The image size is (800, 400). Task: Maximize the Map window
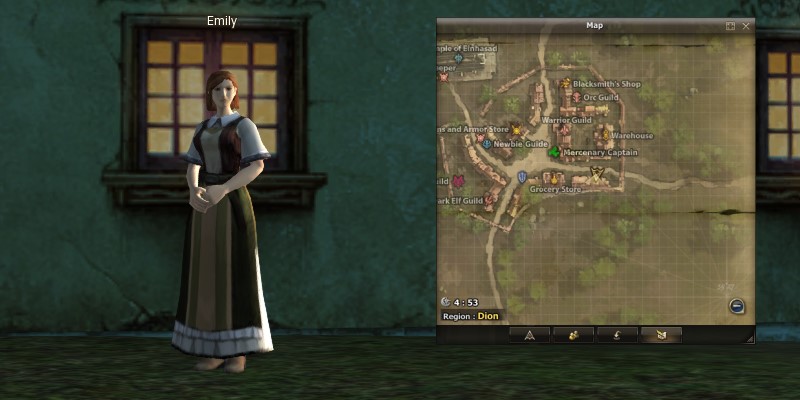(730, 26)
